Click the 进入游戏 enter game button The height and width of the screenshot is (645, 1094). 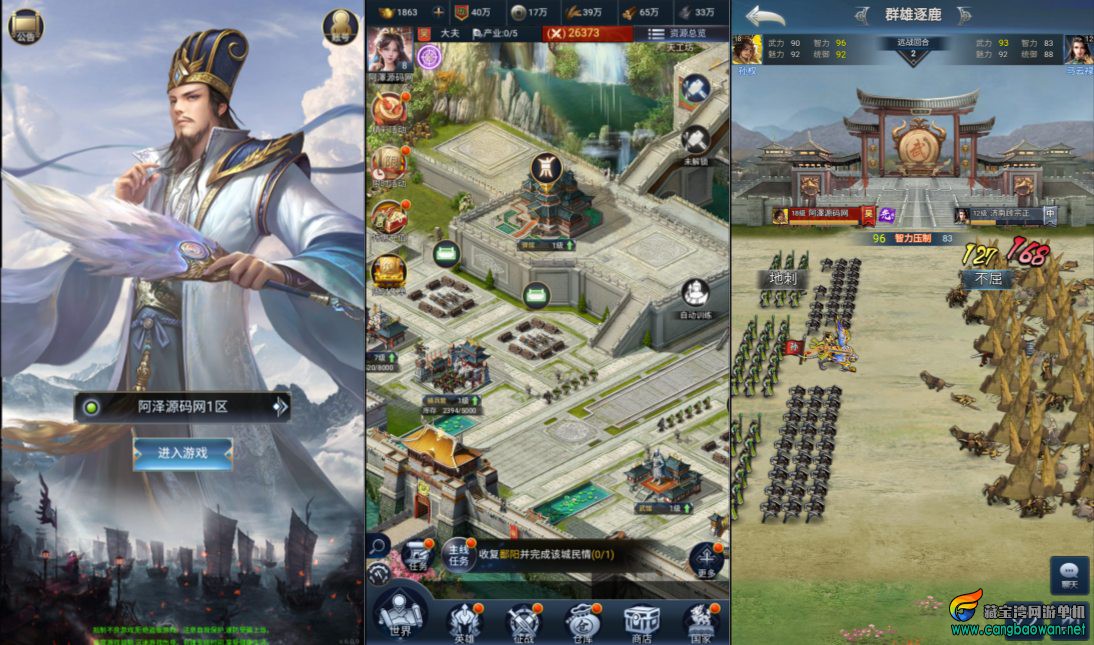[183, 453]
